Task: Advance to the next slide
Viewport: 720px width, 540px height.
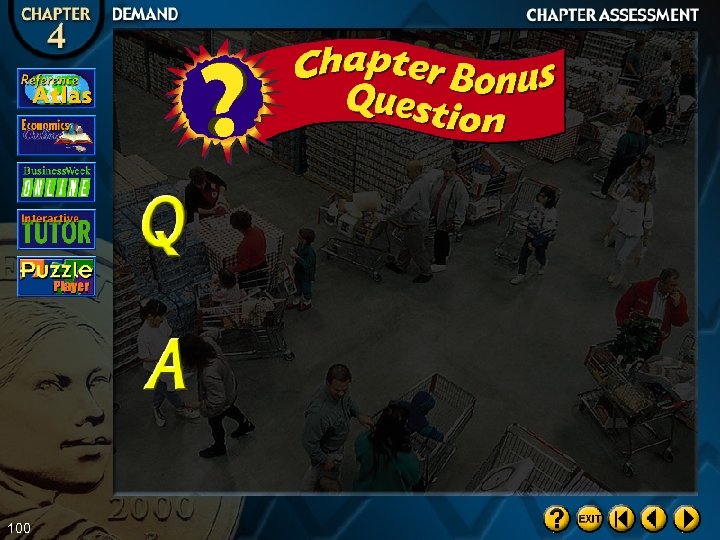Action: pyautogui.click(x=686, y=518)
